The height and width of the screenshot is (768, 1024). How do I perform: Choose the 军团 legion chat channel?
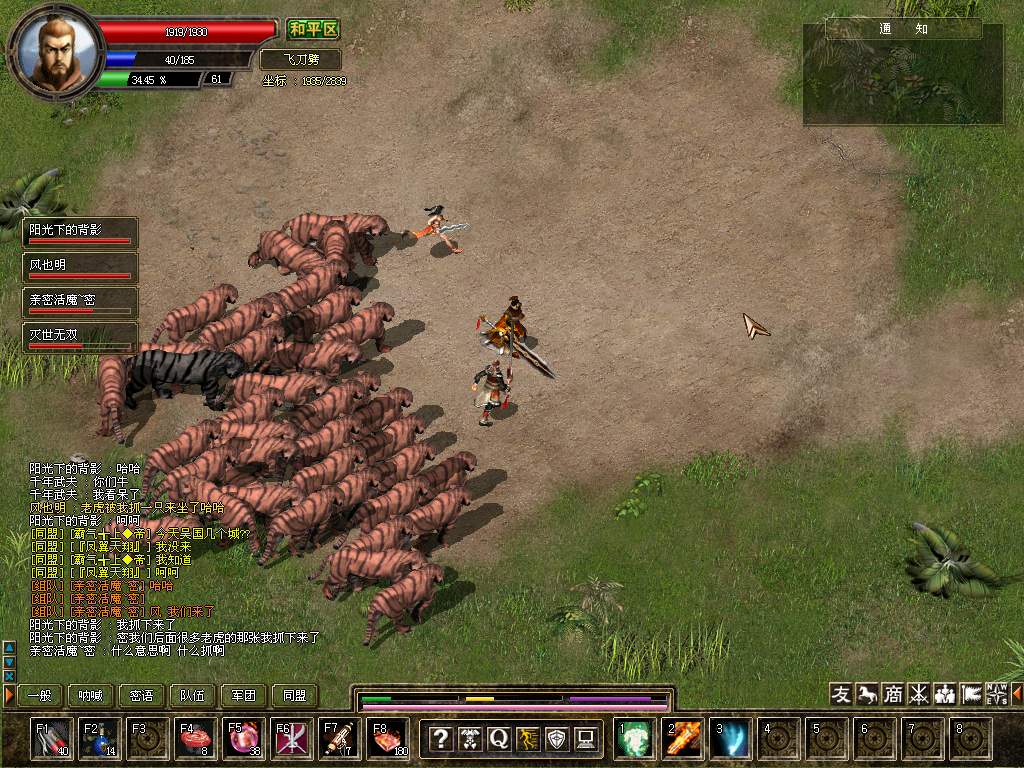pos(244,696)
